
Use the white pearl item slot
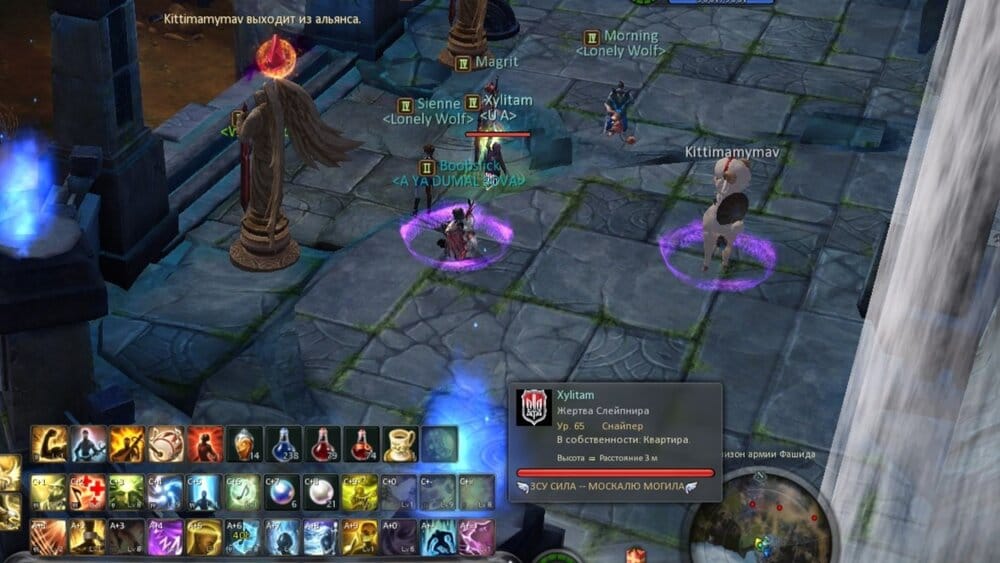point(322,491)
